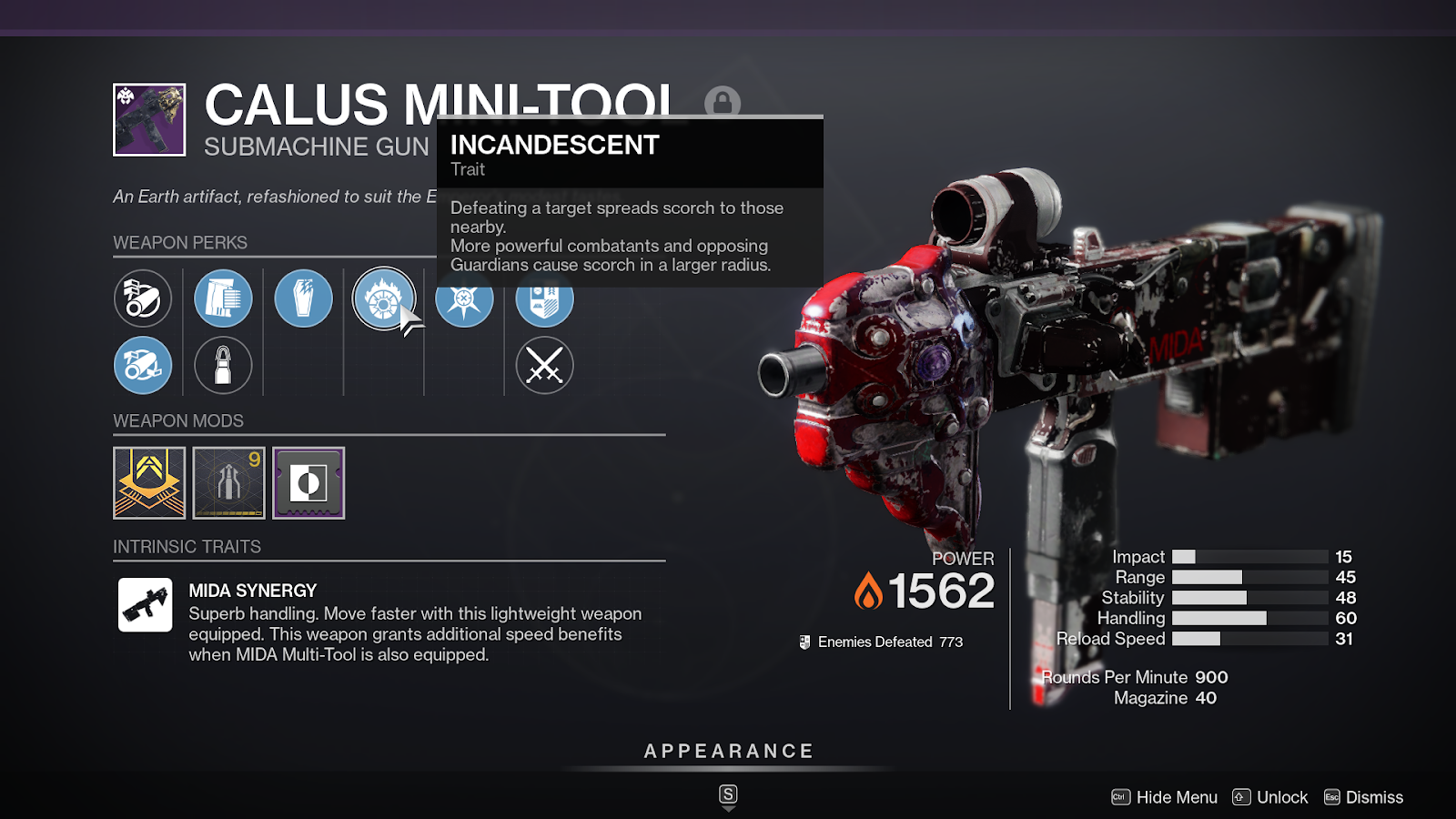The width and height of the screenshot is (1456, 819).
Task: Open the weapon level 9 mod slot
Action: coord(229,483)
